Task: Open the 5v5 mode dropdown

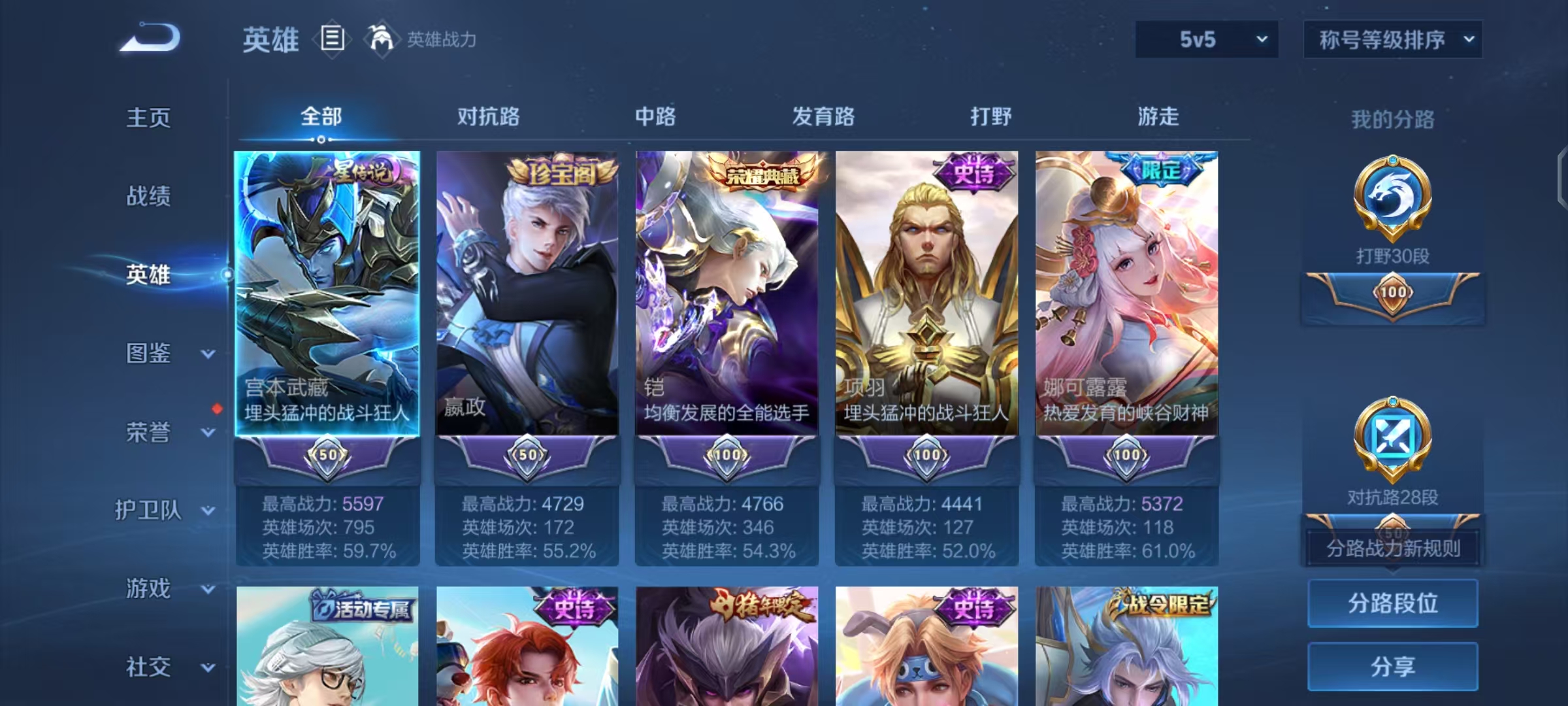Action: 1205,39
